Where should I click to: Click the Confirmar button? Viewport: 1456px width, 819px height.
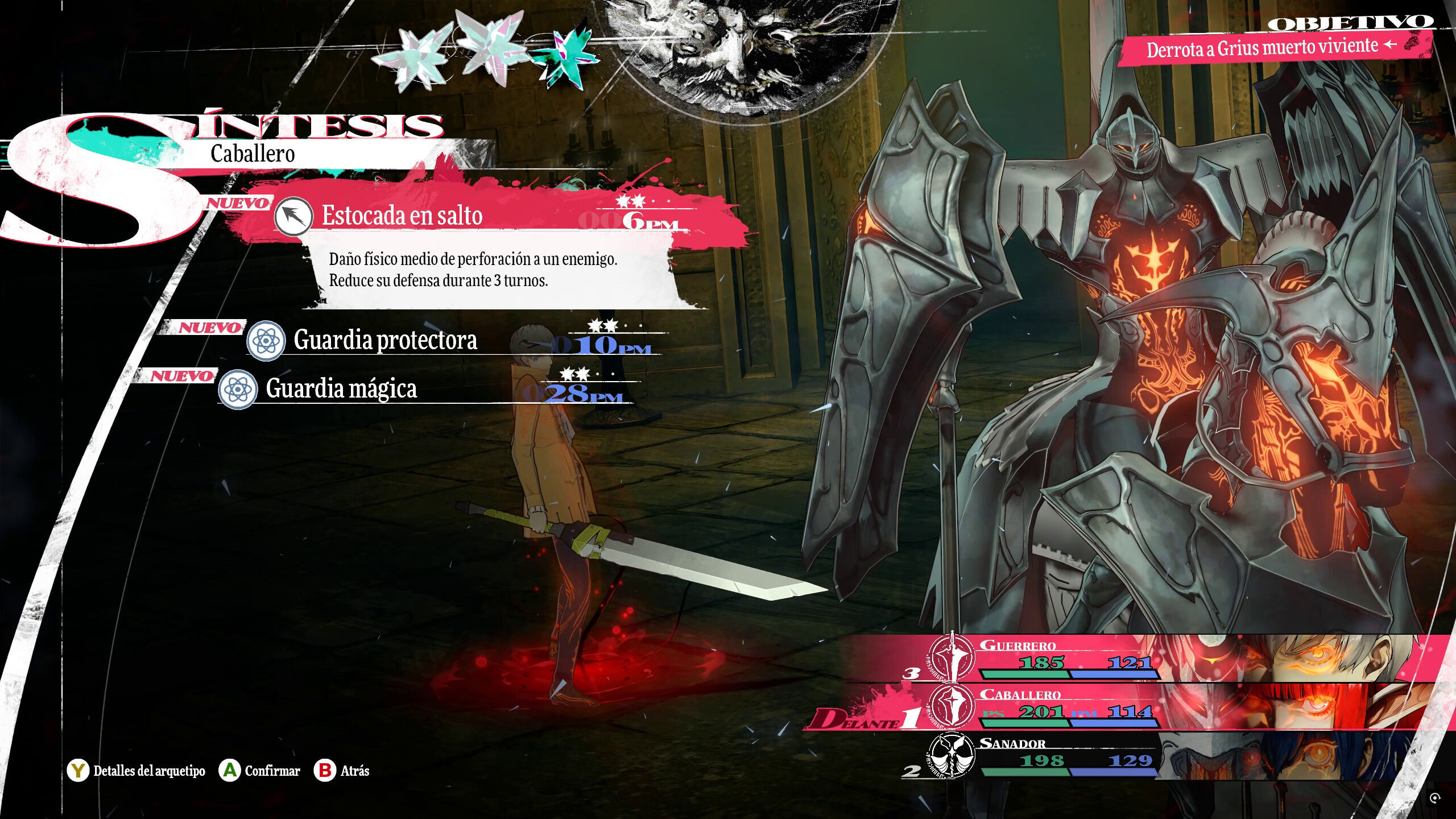[x=260, y=771]
